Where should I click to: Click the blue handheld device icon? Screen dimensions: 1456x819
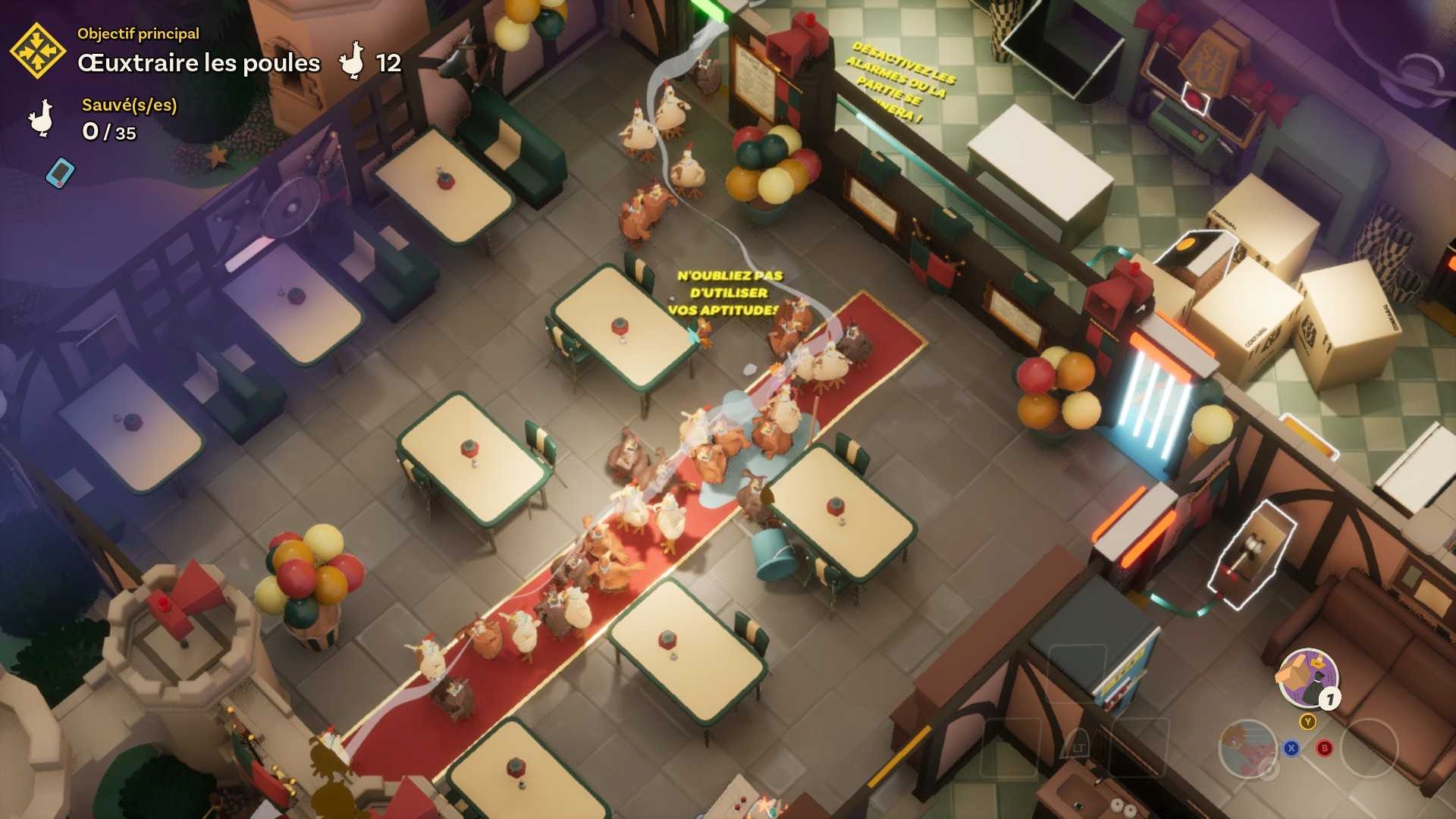(x=60, y=172)
